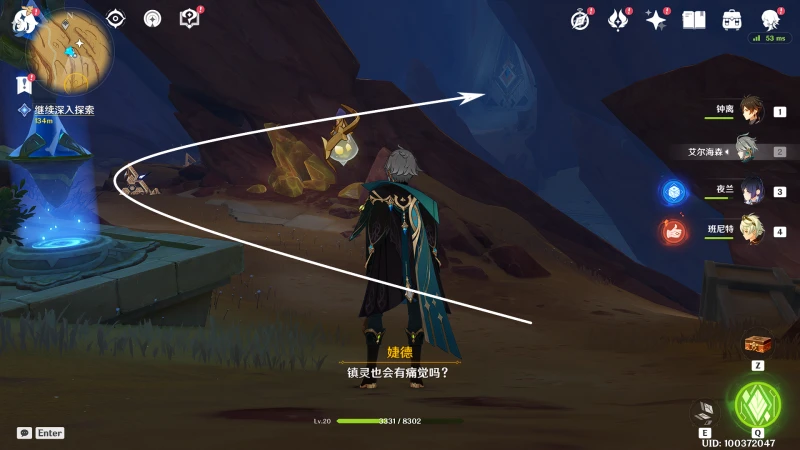The width and height of the screenshot is (800, 450).
Task: Open the quest bookmark icon below the minimap
Action: point(24,85)
